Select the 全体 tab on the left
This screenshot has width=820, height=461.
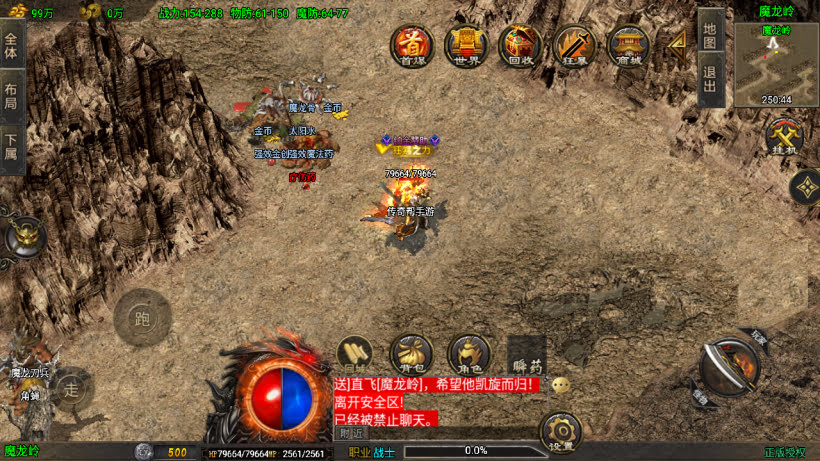[x=12, y=46]
